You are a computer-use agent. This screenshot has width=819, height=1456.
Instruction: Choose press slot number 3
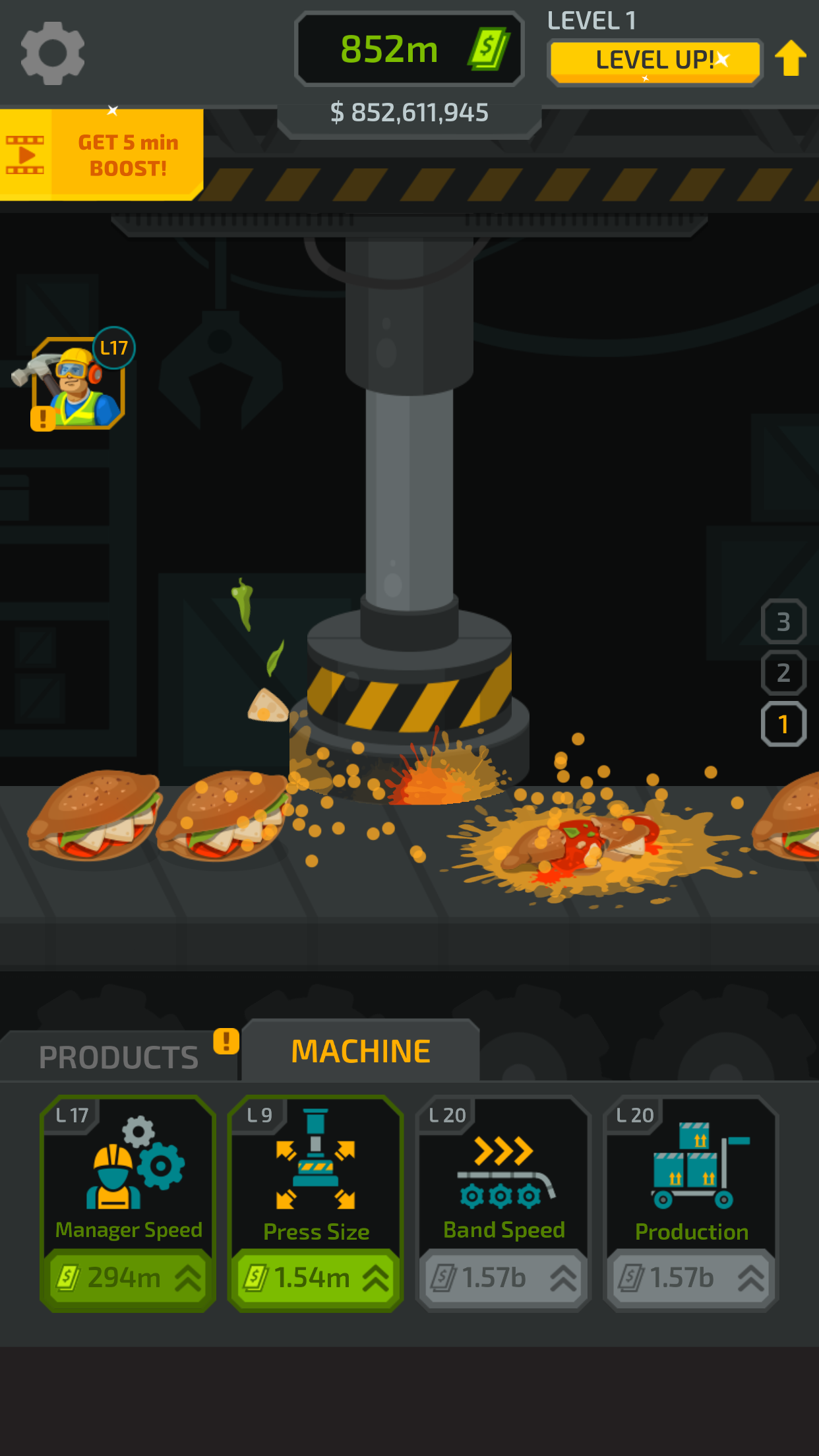[783, 621]
